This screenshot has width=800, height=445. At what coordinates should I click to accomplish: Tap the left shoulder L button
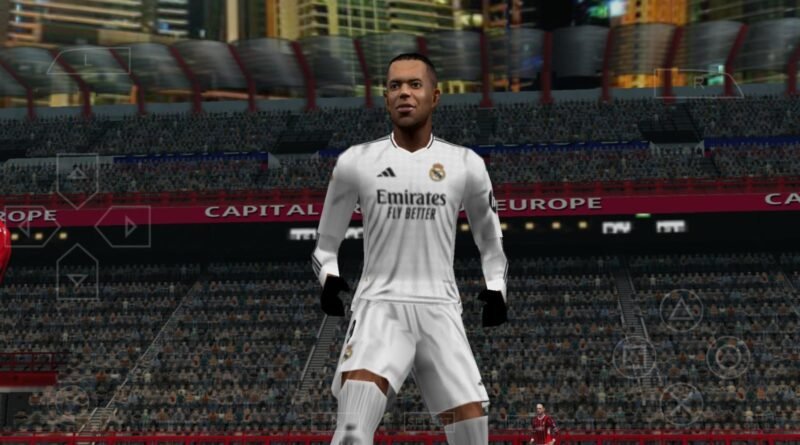[x=88, y=62]
